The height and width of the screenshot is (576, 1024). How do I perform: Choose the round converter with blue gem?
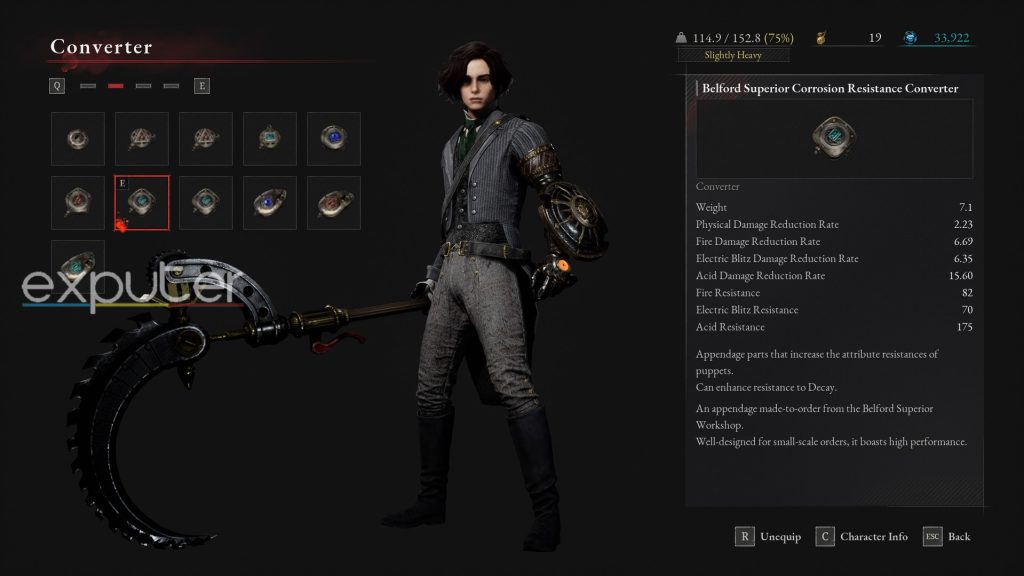[333, 138]
